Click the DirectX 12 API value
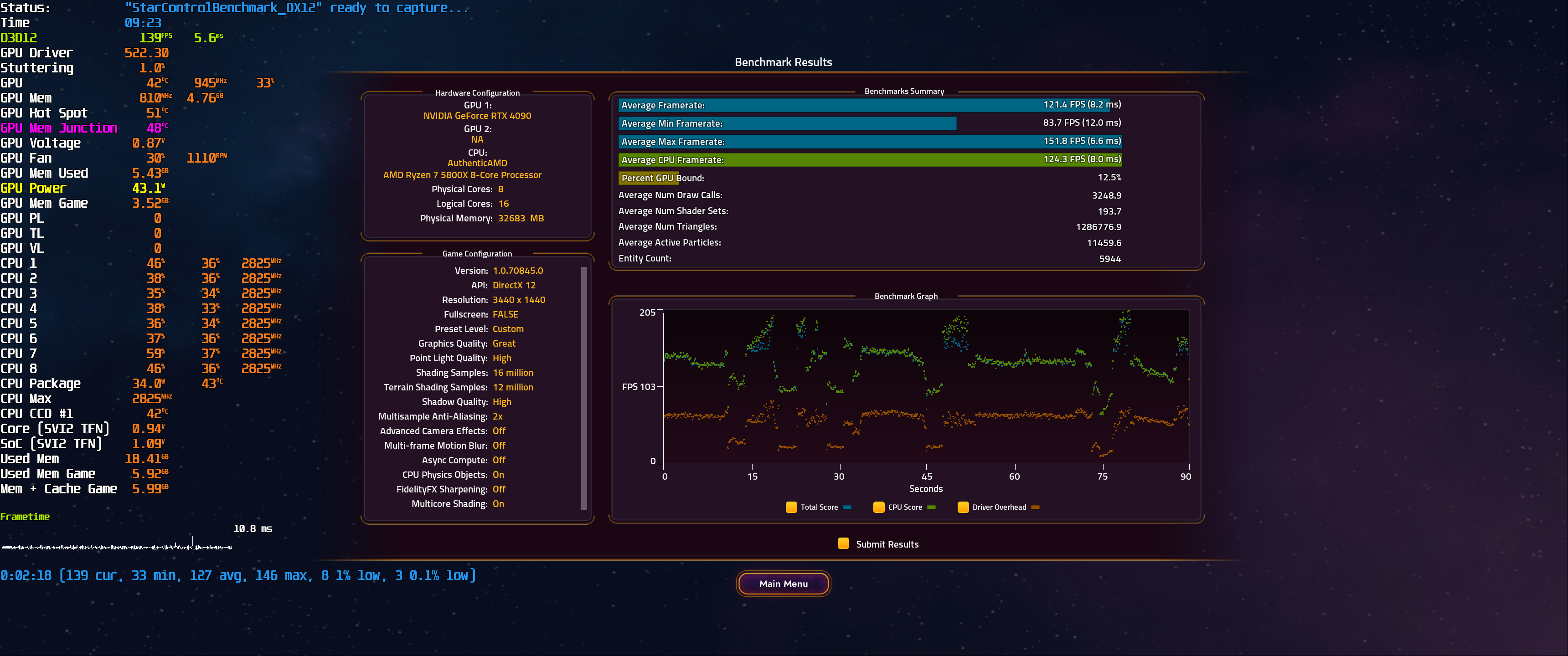Image resolution: width=1568 pixels, height=656 pixels. 514,285
